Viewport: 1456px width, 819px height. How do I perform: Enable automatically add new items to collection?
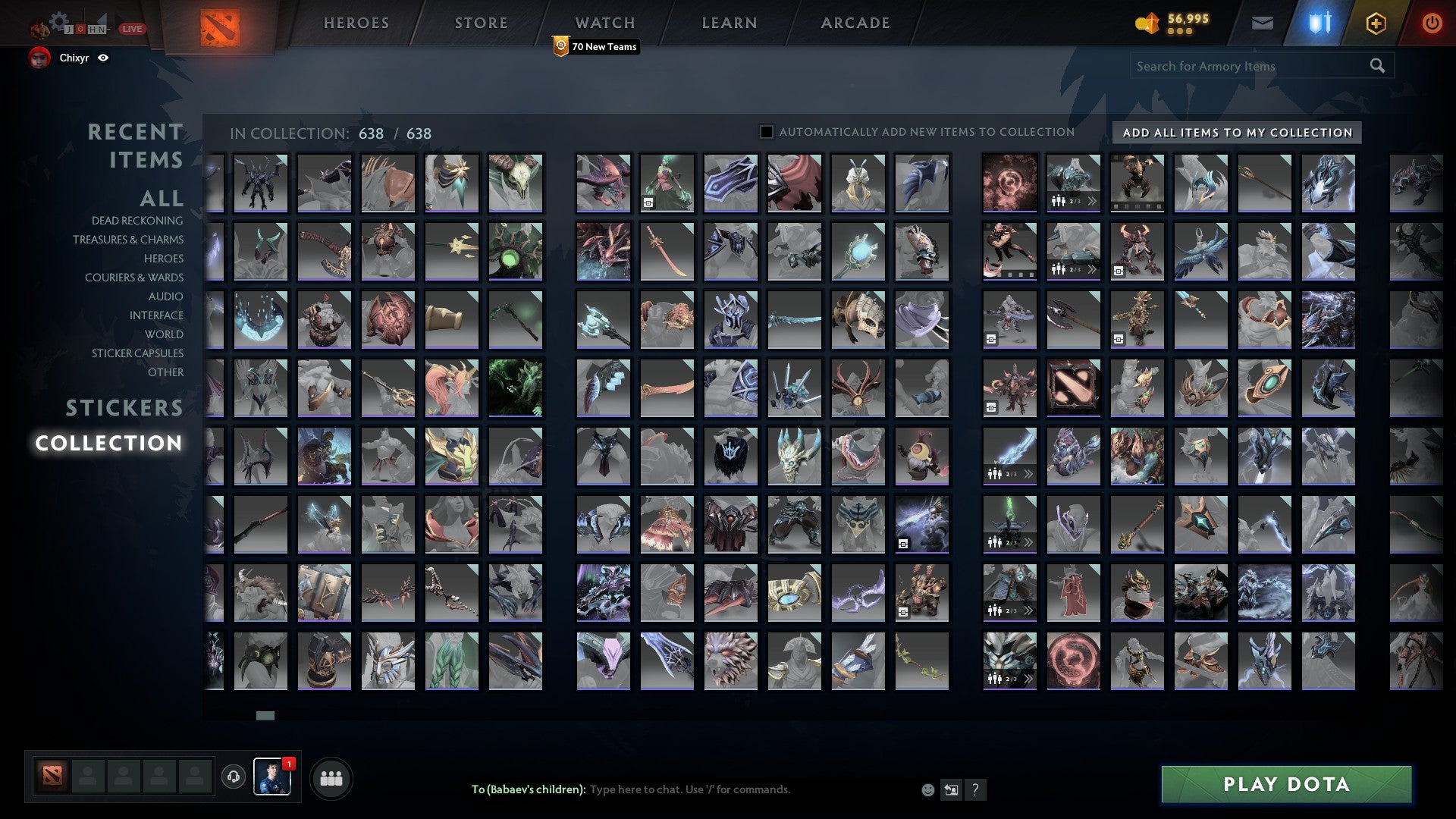[766, 131]
